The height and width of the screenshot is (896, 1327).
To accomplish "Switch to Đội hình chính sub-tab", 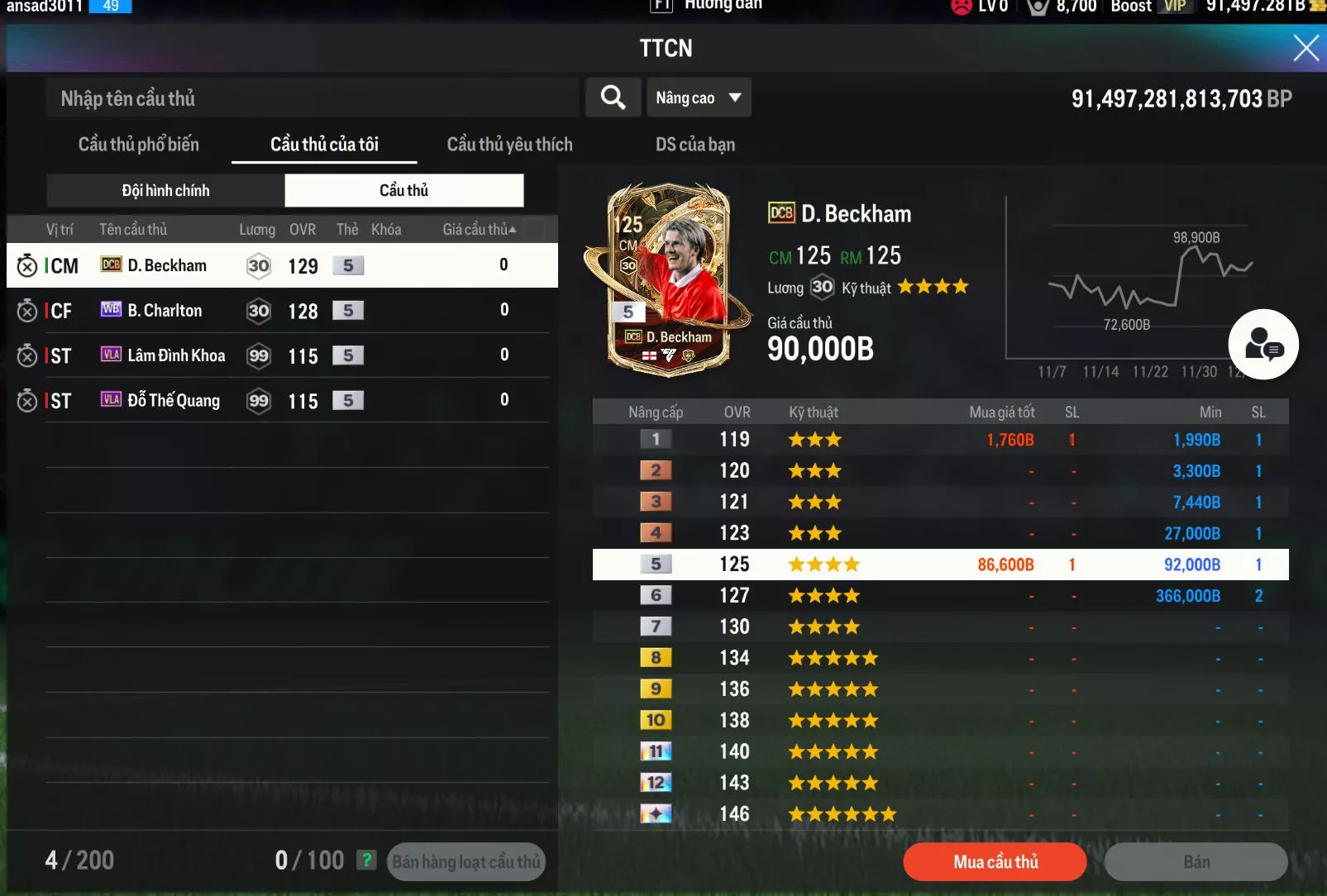I will click(x=165, y=191).
